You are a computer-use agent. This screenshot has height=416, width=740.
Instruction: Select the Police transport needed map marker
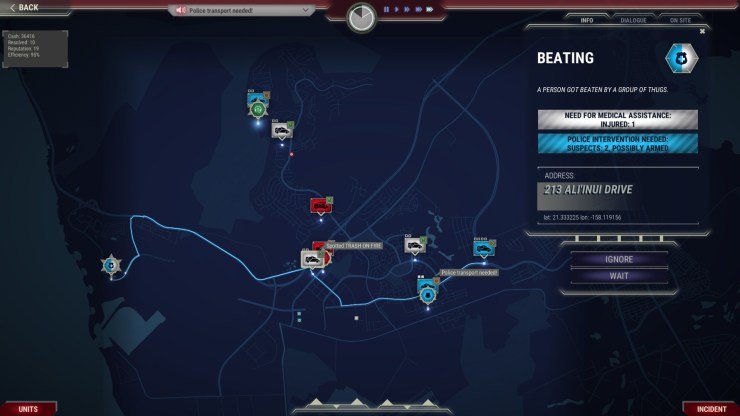pyautogui.click(x=428, y=292)
